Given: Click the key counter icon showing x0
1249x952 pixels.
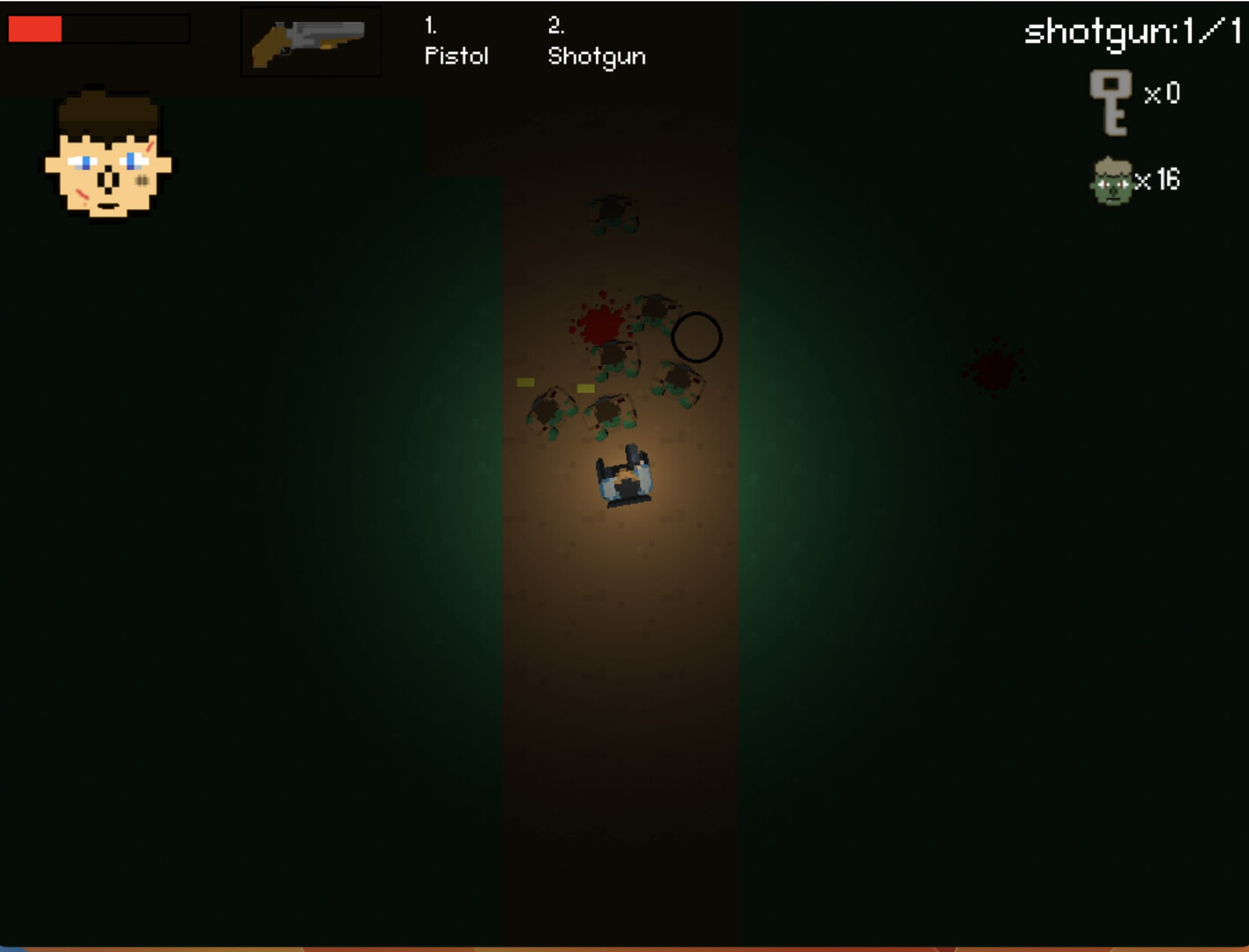Looking at the screenshot, I should 1112,104.
